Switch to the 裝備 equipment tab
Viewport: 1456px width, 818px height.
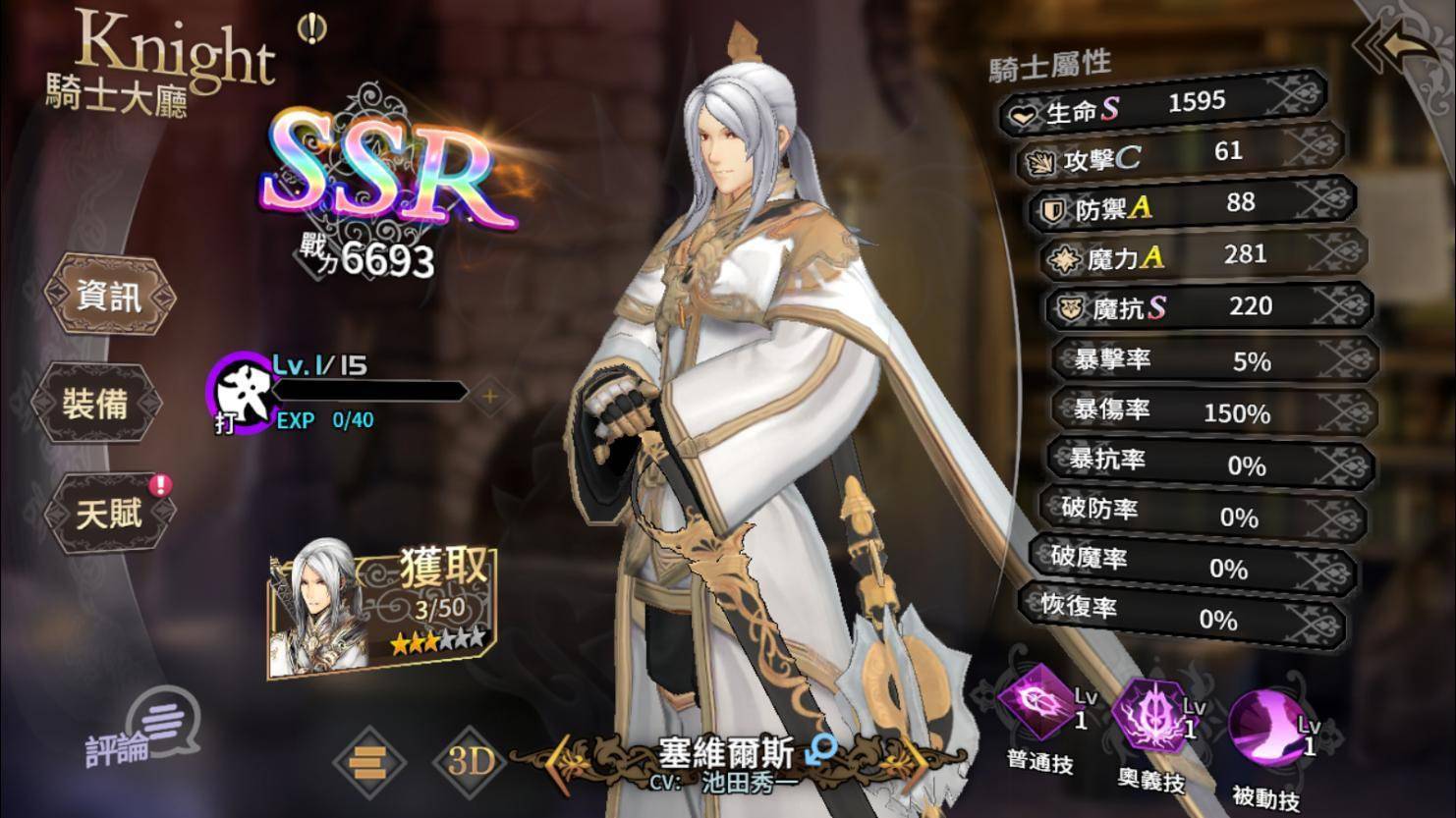click(96, 403)
